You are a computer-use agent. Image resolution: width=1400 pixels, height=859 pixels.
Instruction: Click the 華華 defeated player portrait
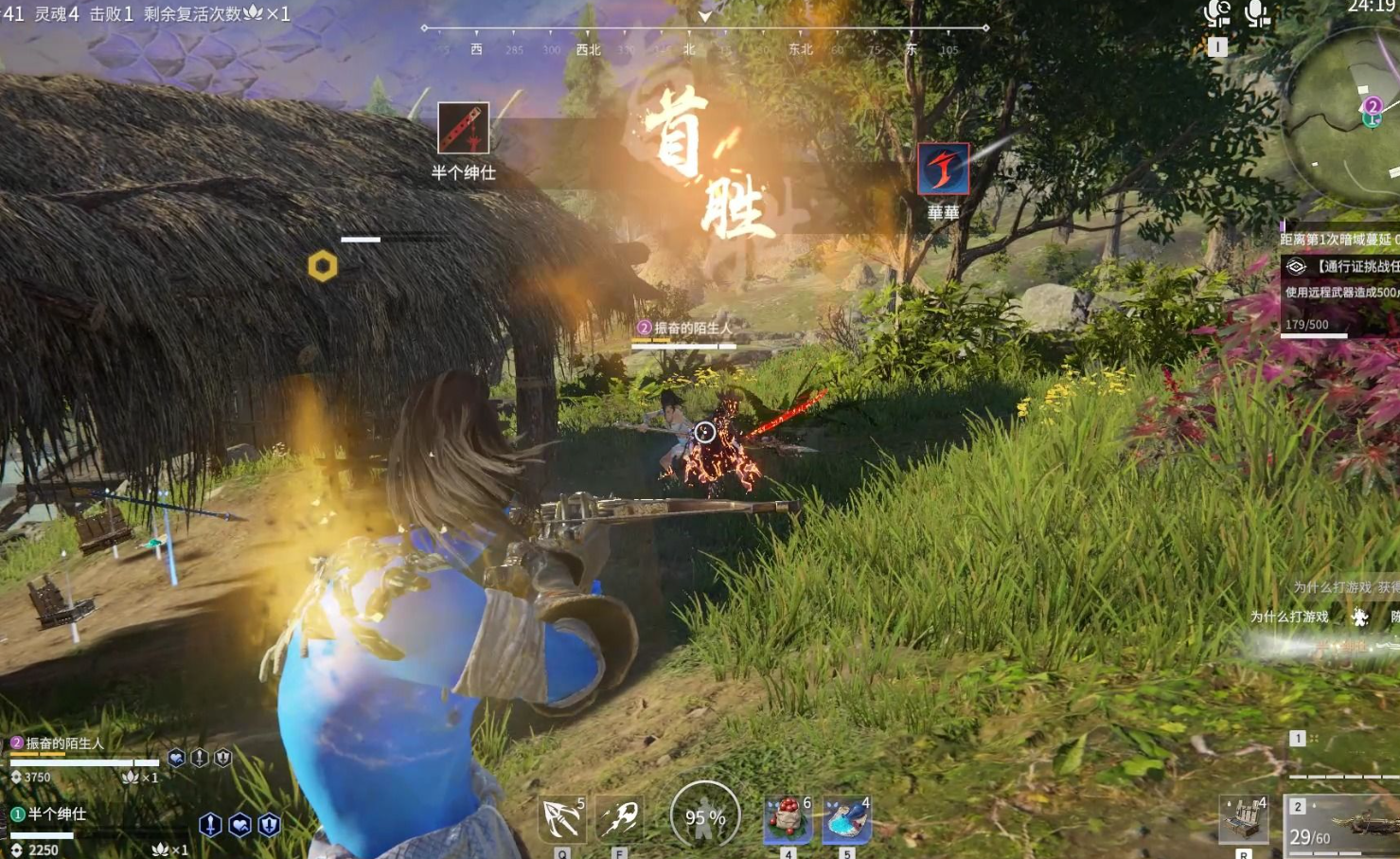coord(943,170)
